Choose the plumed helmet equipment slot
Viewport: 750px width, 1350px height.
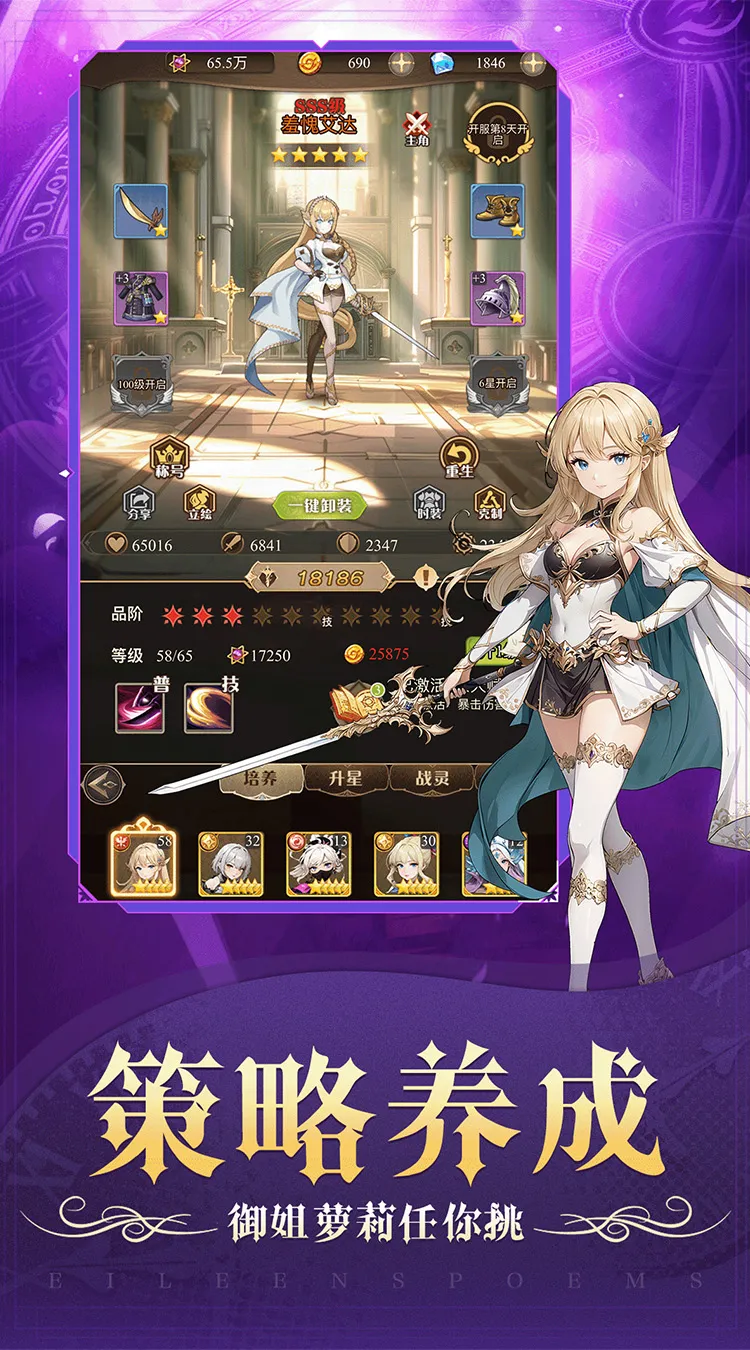tap(498, 297)
